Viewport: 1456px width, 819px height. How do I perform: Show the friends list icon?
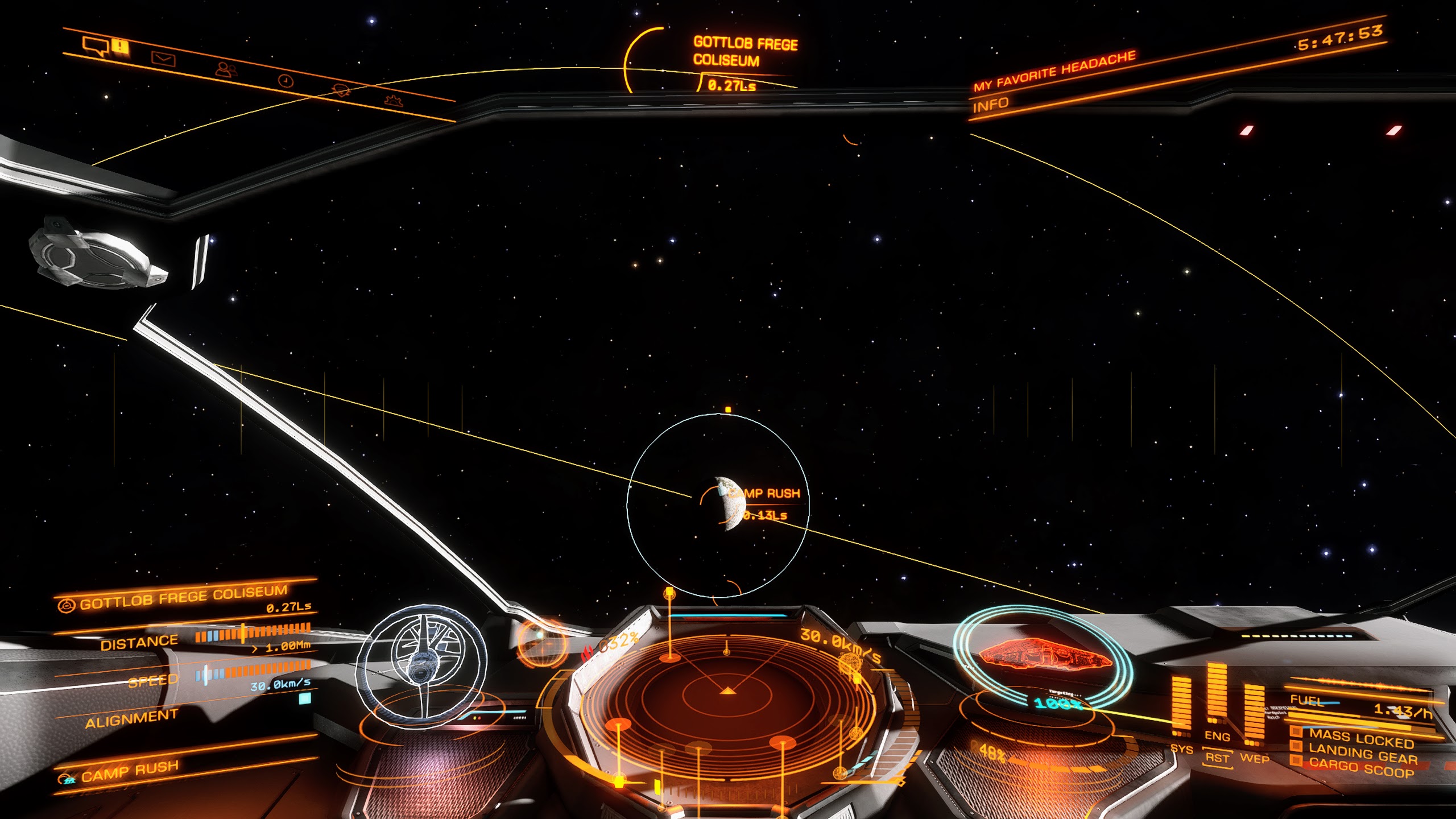click(x=226, y=69)
